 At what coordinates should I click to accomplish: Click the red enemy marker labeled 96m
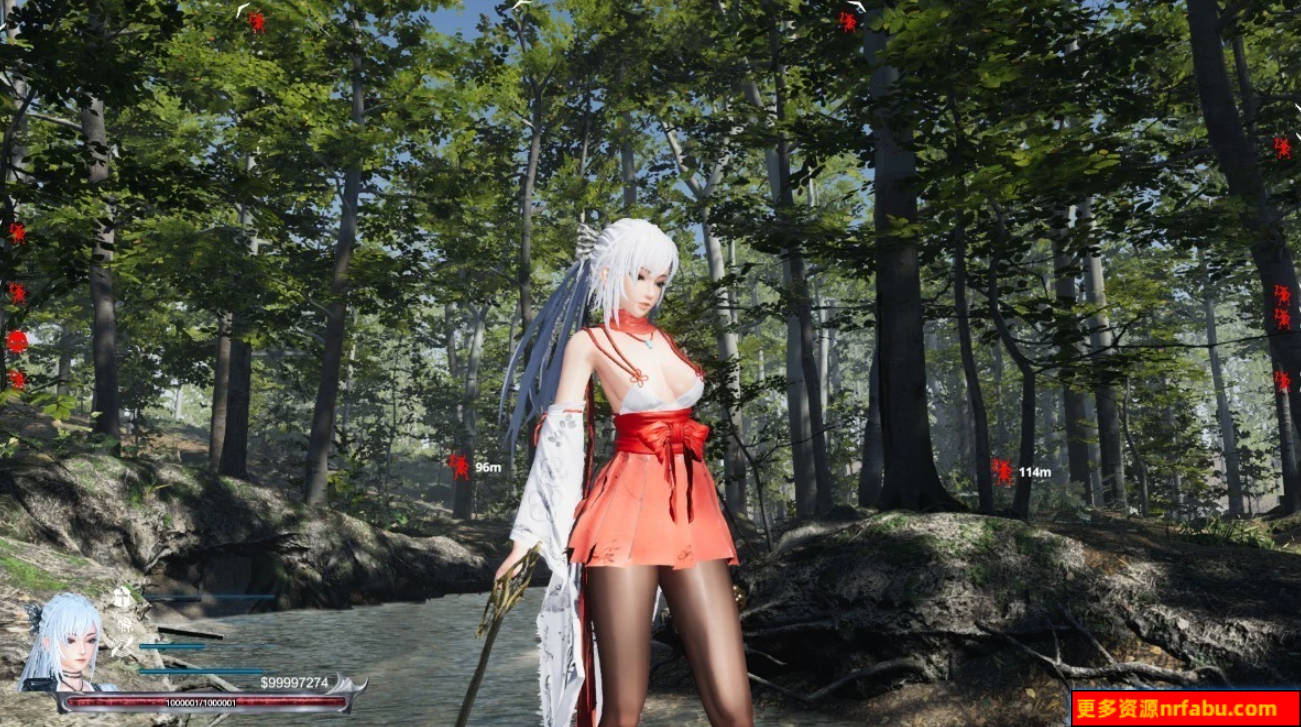[458, 465]
